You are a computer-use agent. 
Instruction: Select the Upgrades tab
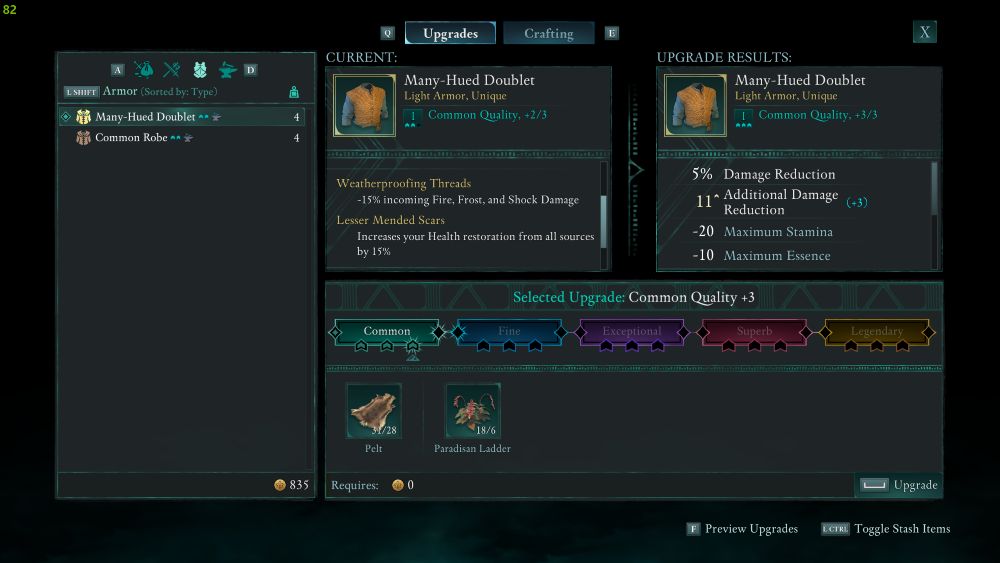450,33
